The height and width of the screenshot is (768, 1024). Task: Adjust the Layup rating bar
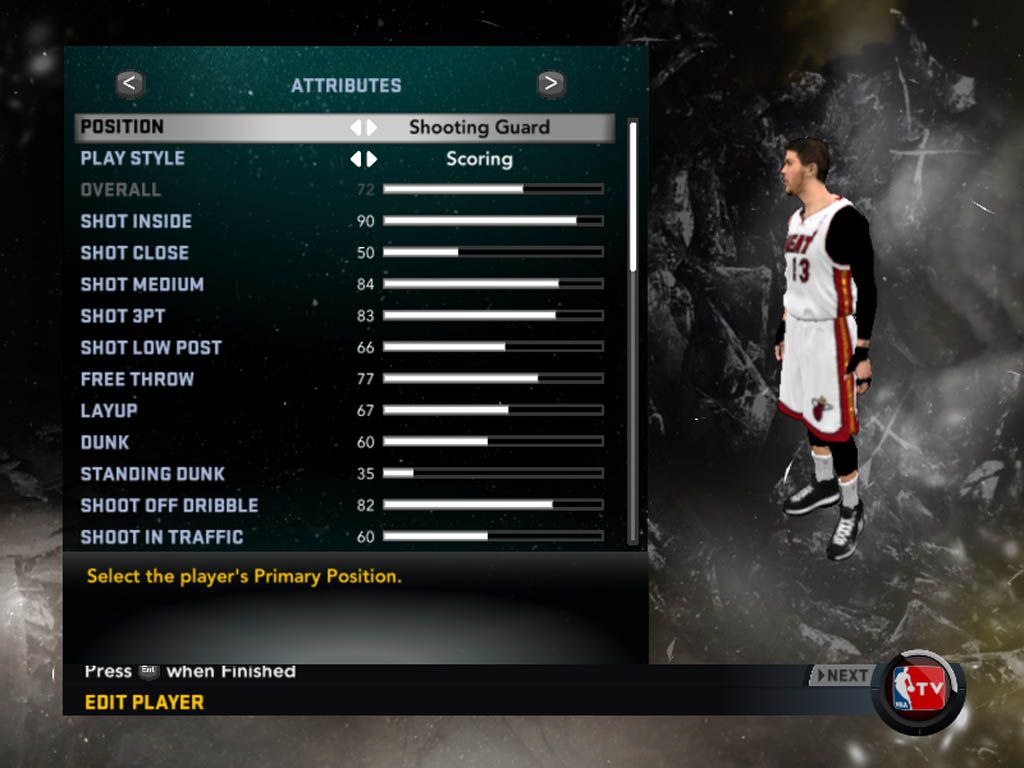[492, 410]
